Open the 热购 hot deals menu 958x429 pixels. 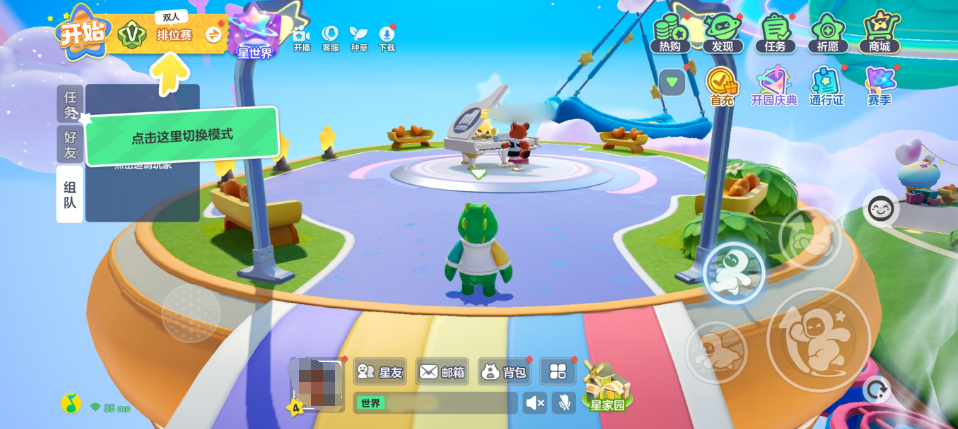[672, 33]
